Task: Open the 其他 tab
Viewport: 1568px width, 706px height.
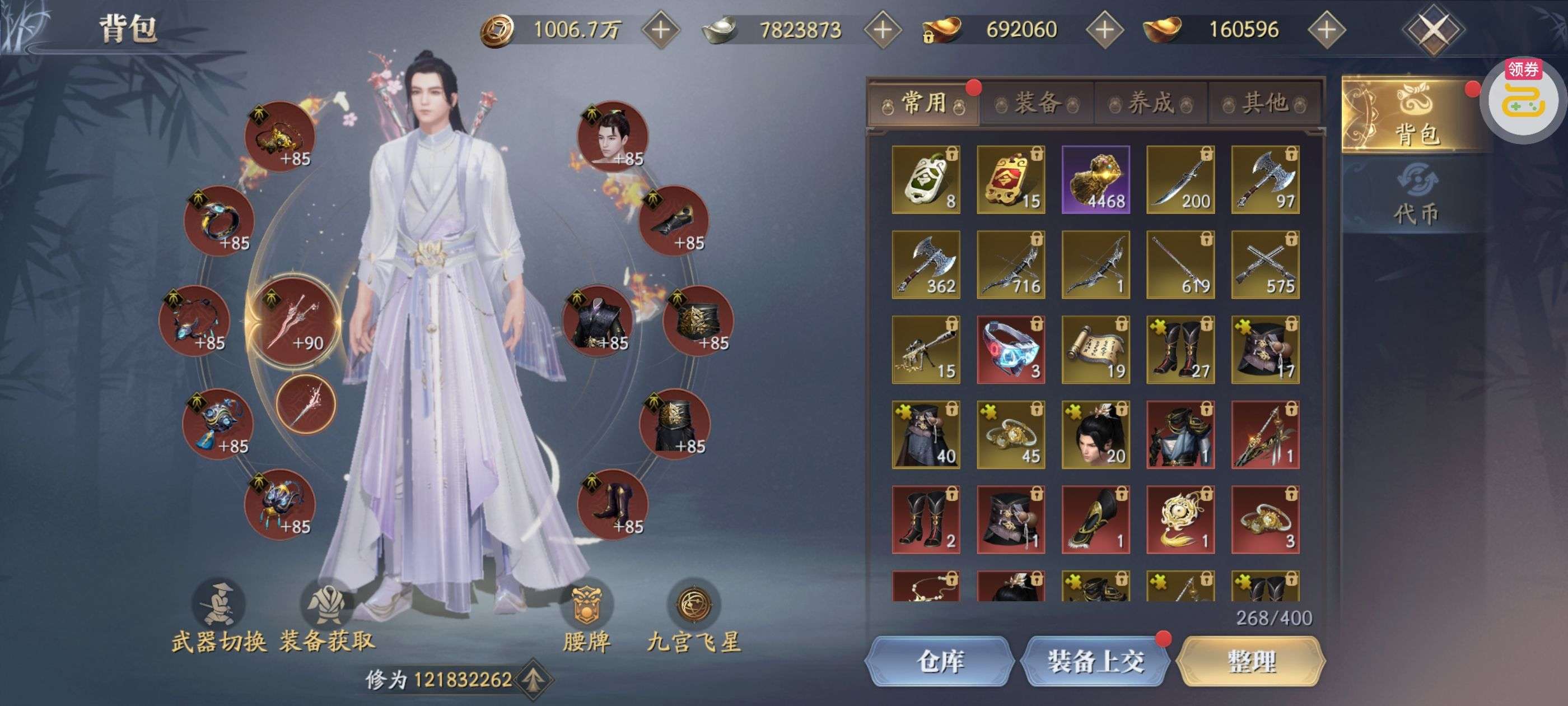Action: pyautogui.click(x=1264, y=103)
